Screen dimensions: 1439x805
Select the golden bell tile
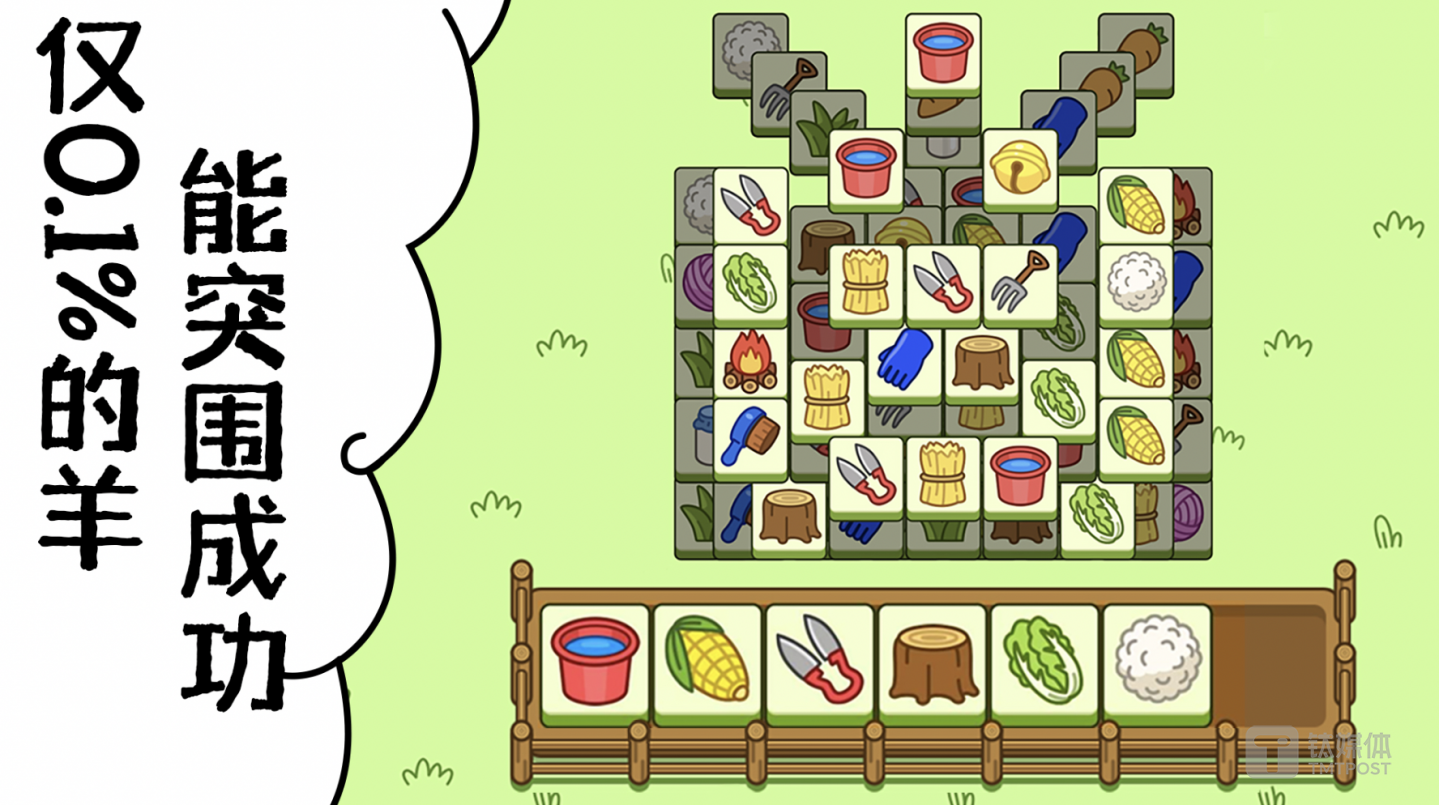(x=1019, y=166)
